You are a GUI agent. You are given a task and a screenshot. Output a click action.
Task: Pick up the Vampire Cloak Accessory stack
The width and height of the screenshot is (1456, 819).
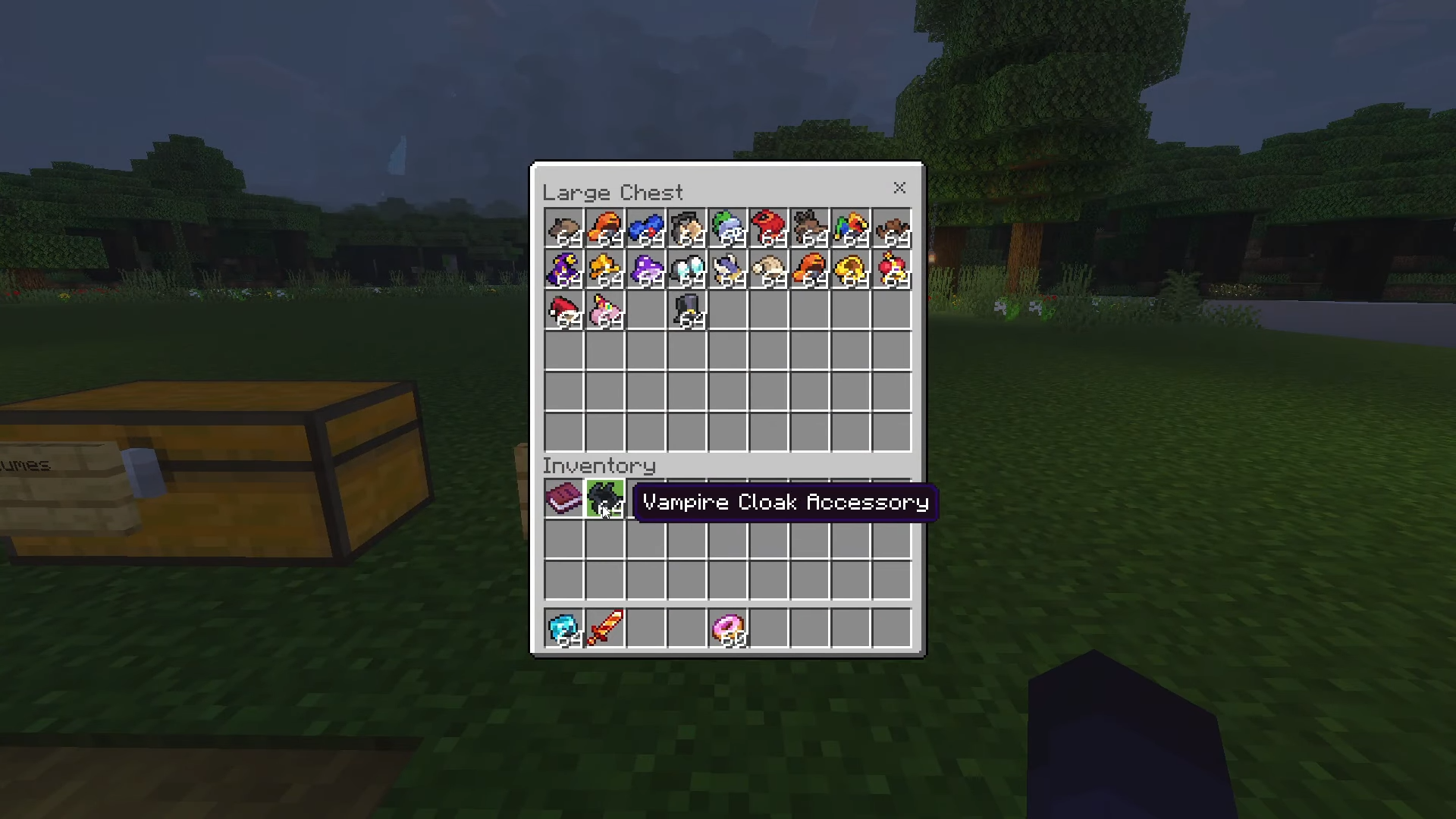604,499
